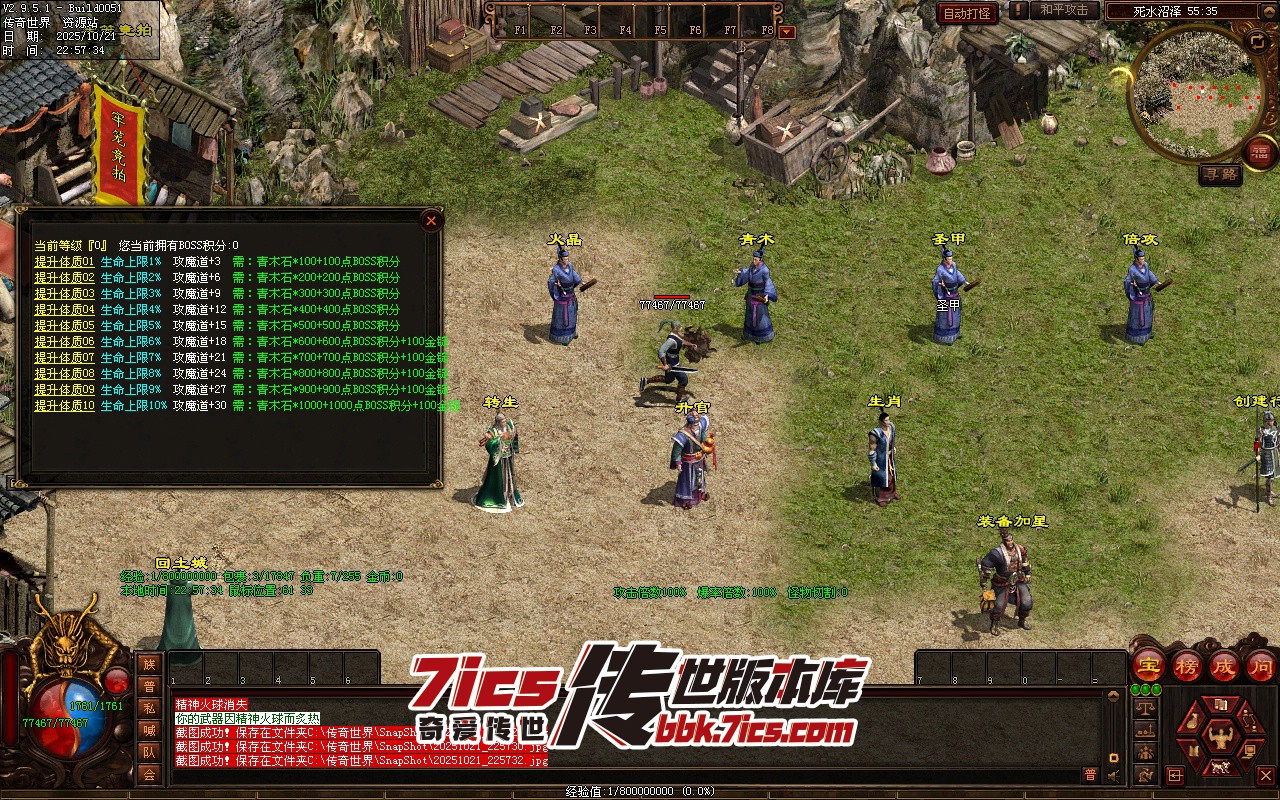Toggle the minimap swap arrows button
Viewport: 1280px width, 800px height.
click(x=1257, y=41)
